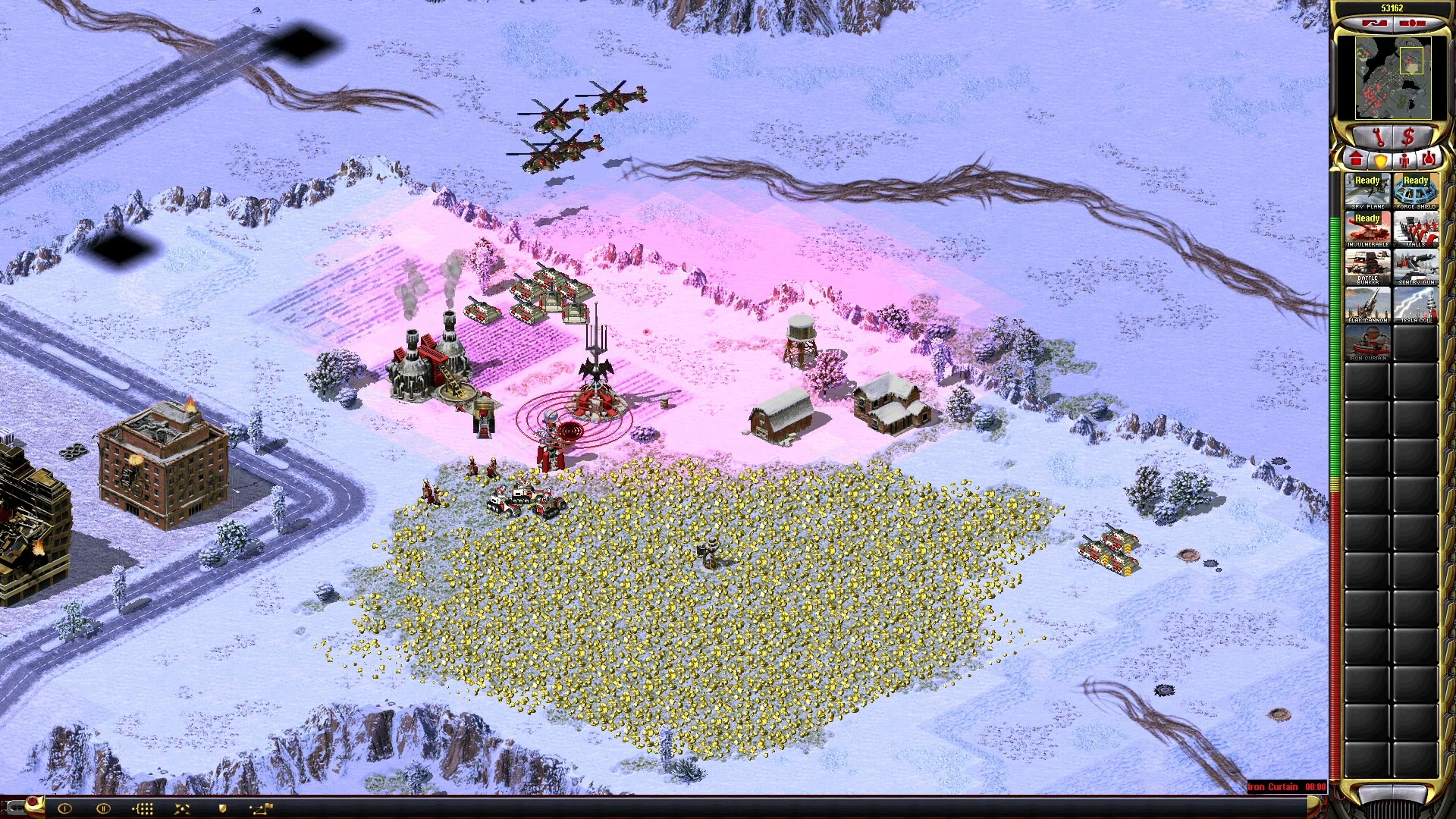
Task: Build a Tesla Coil
Action: click(x=1416, y=304)
